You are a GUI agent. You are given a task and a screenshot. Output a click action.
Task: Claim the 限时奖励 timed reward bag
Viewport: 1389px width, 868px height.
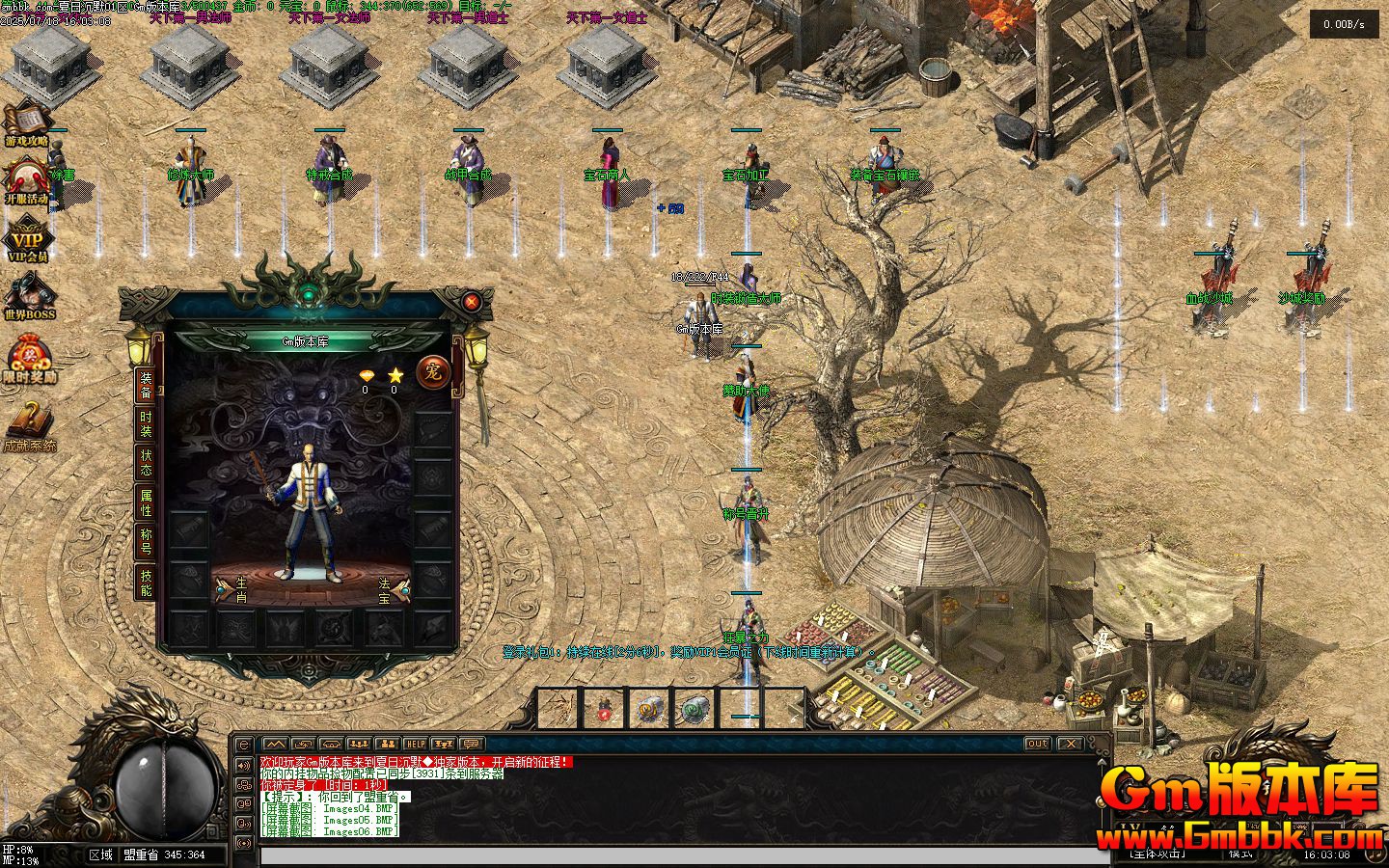(x=29, y=359)
